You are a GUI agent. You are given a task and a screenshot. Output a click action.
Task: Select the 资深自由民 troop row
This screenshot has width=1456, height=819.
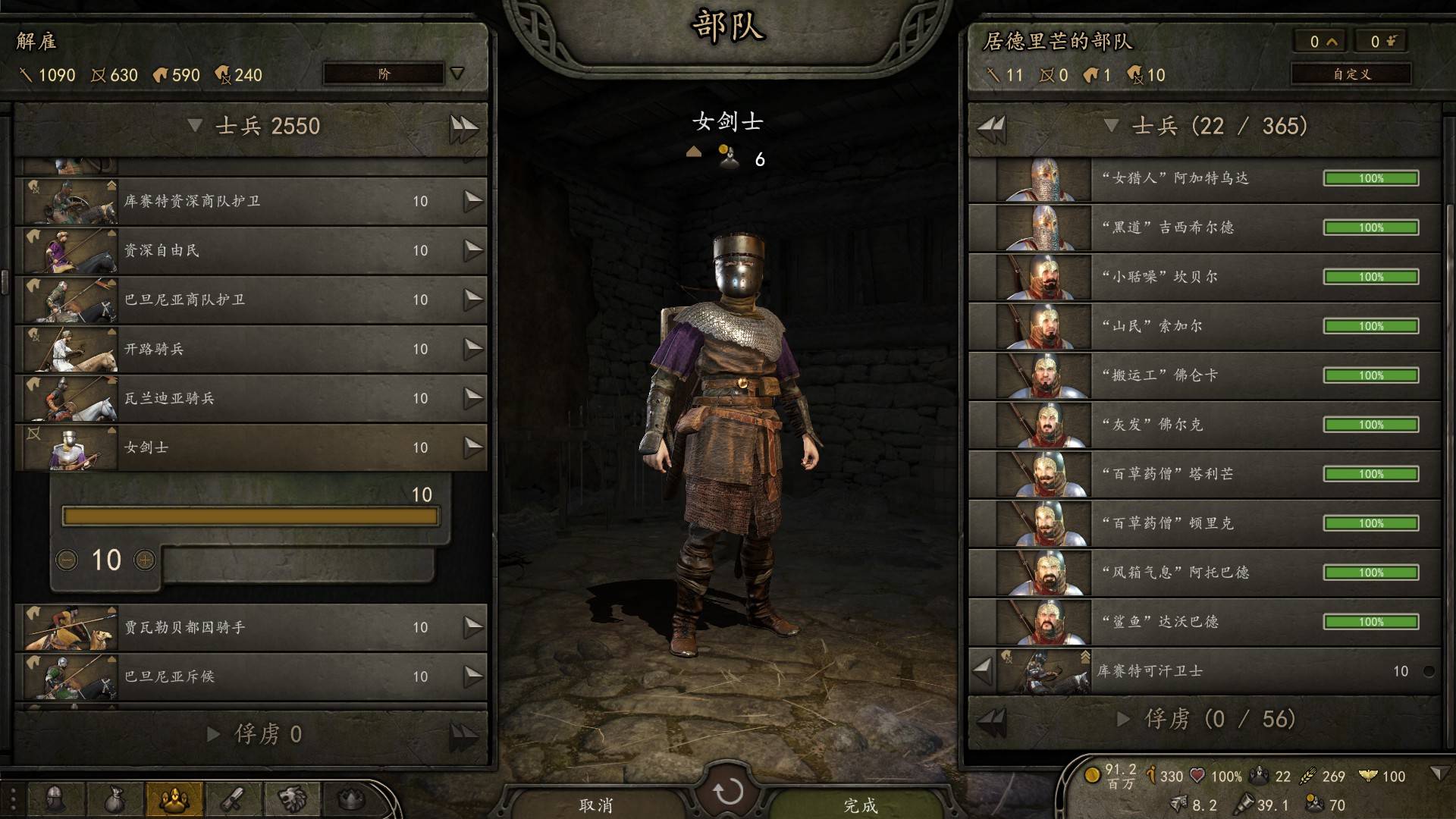250,250
